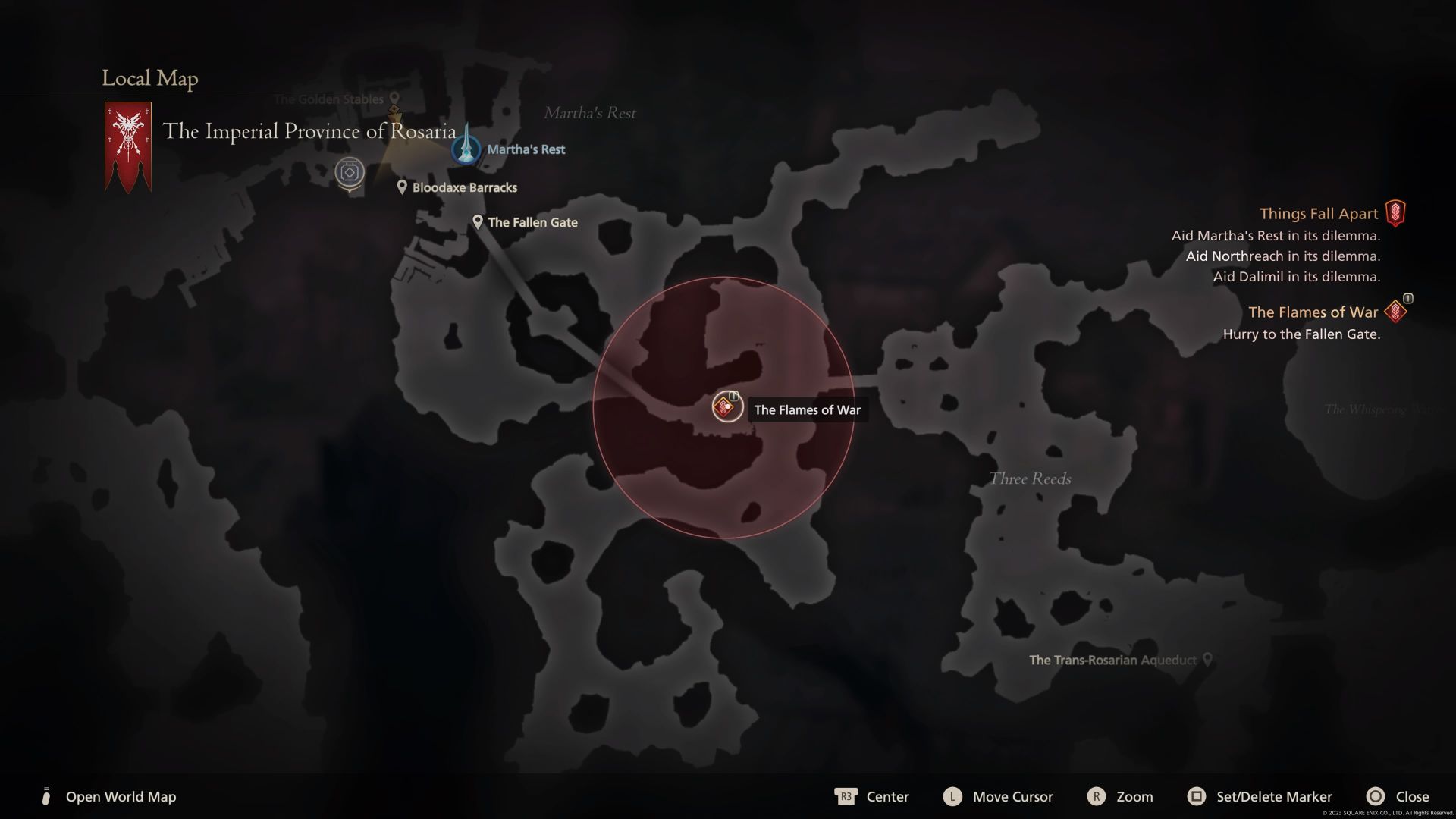The height and width of the screenshot is (819, 1456).
Task: Select the circular marker beside Bloodaxe Barracks
Action: (x=350, y=173)
